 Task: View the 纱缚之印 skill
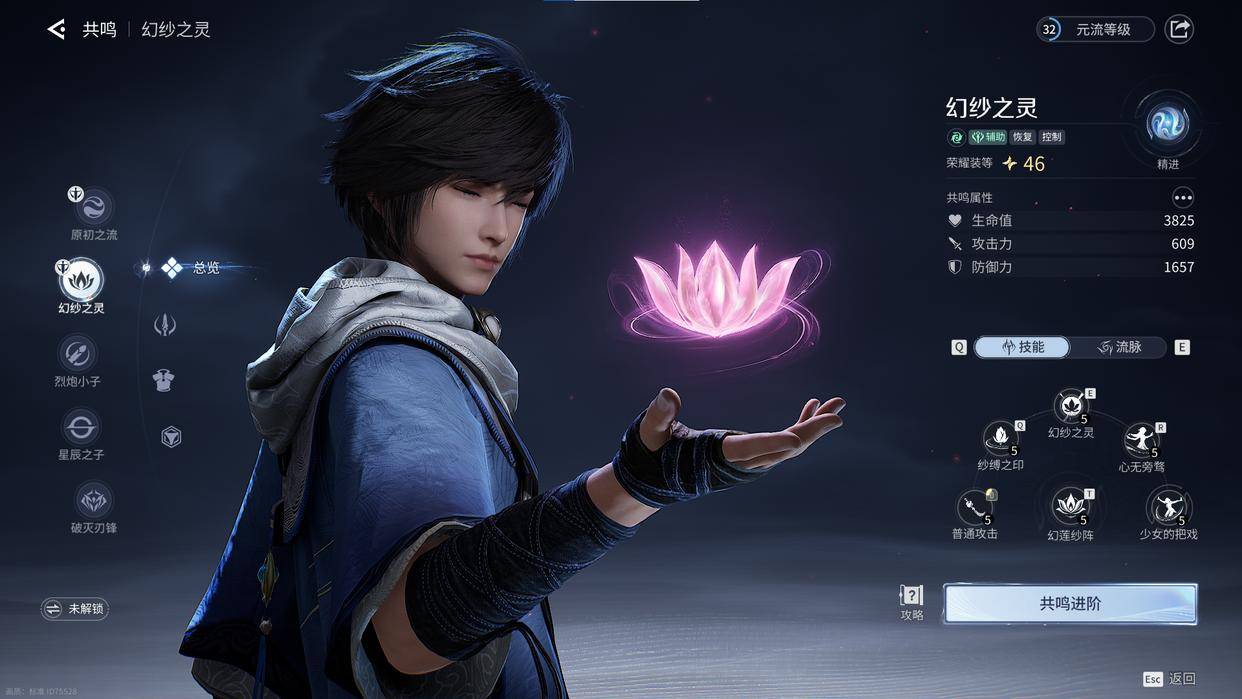click(x=1000, y=439)
